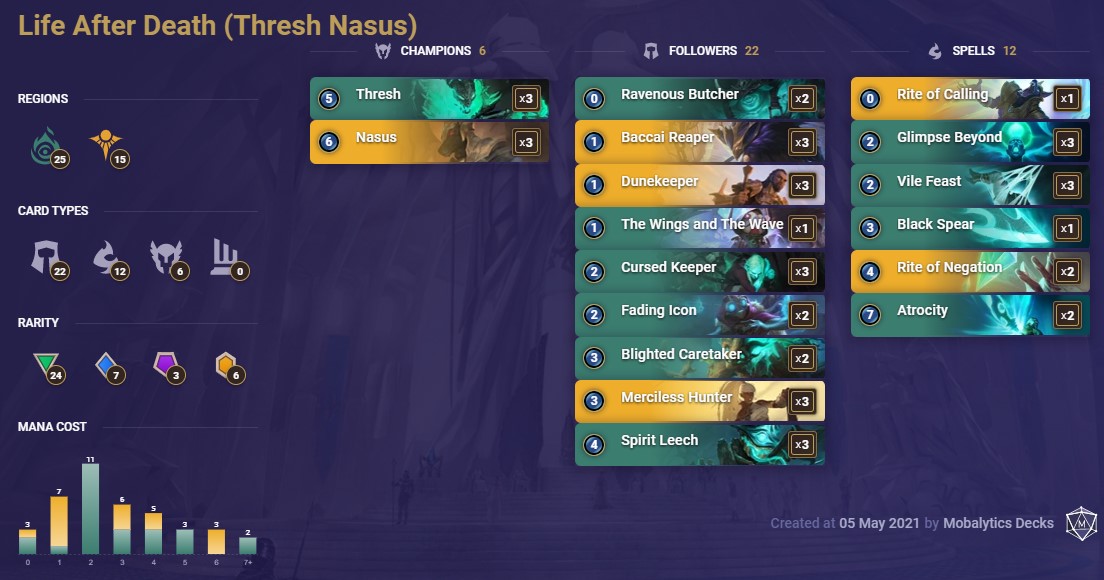Click the Baccai Reaper card row

tap(699, 141)
